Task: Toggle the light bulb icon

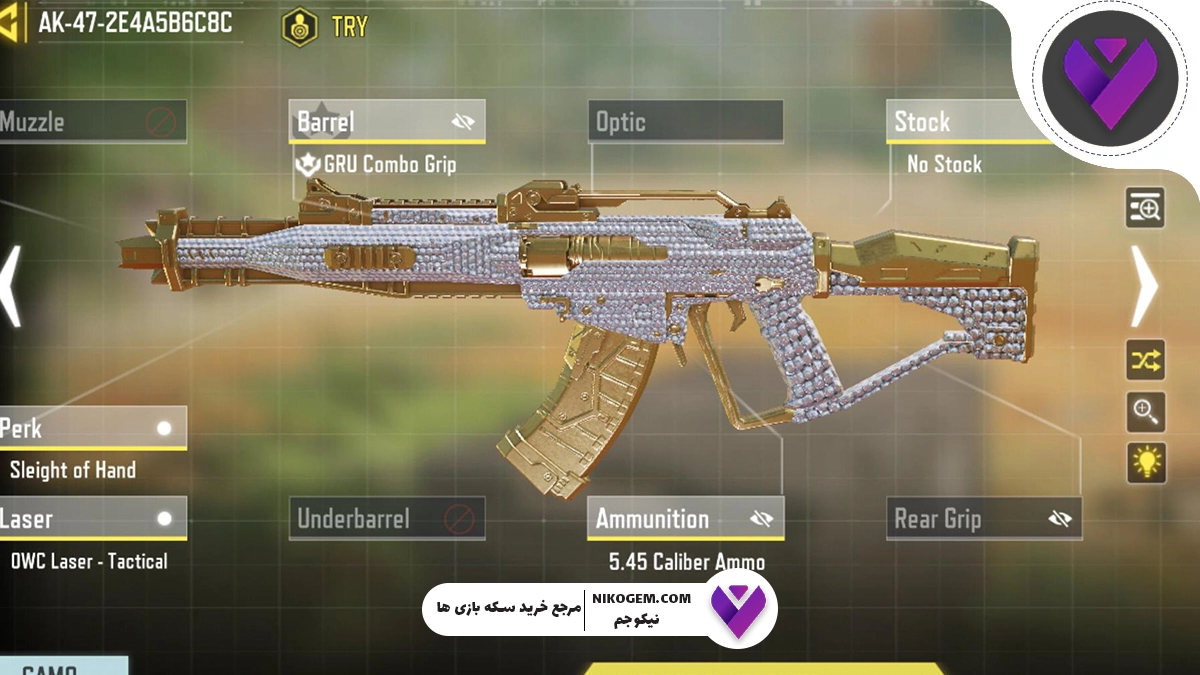Action: point(1145,461)
